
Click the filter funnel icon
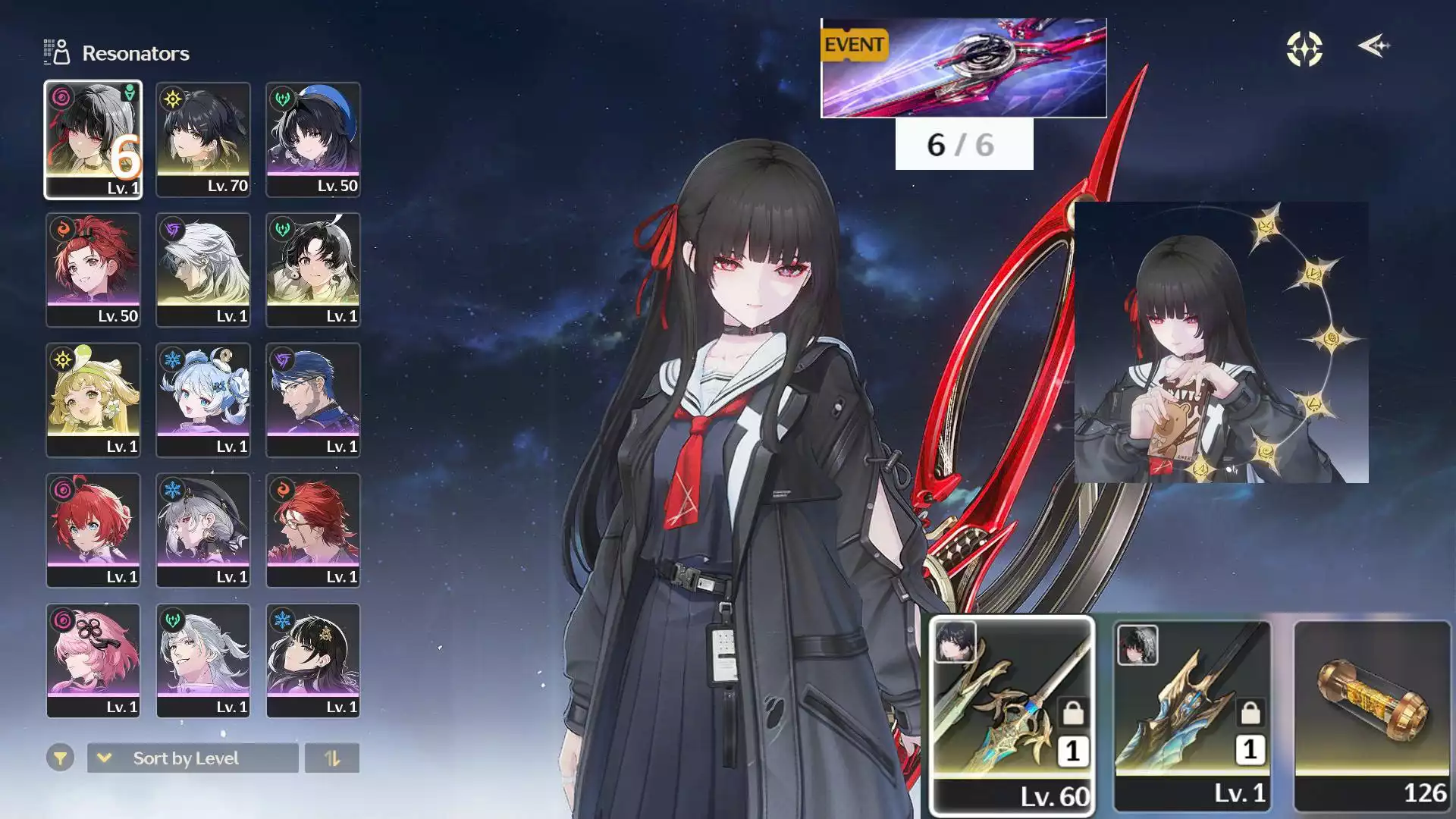point(61,758)
